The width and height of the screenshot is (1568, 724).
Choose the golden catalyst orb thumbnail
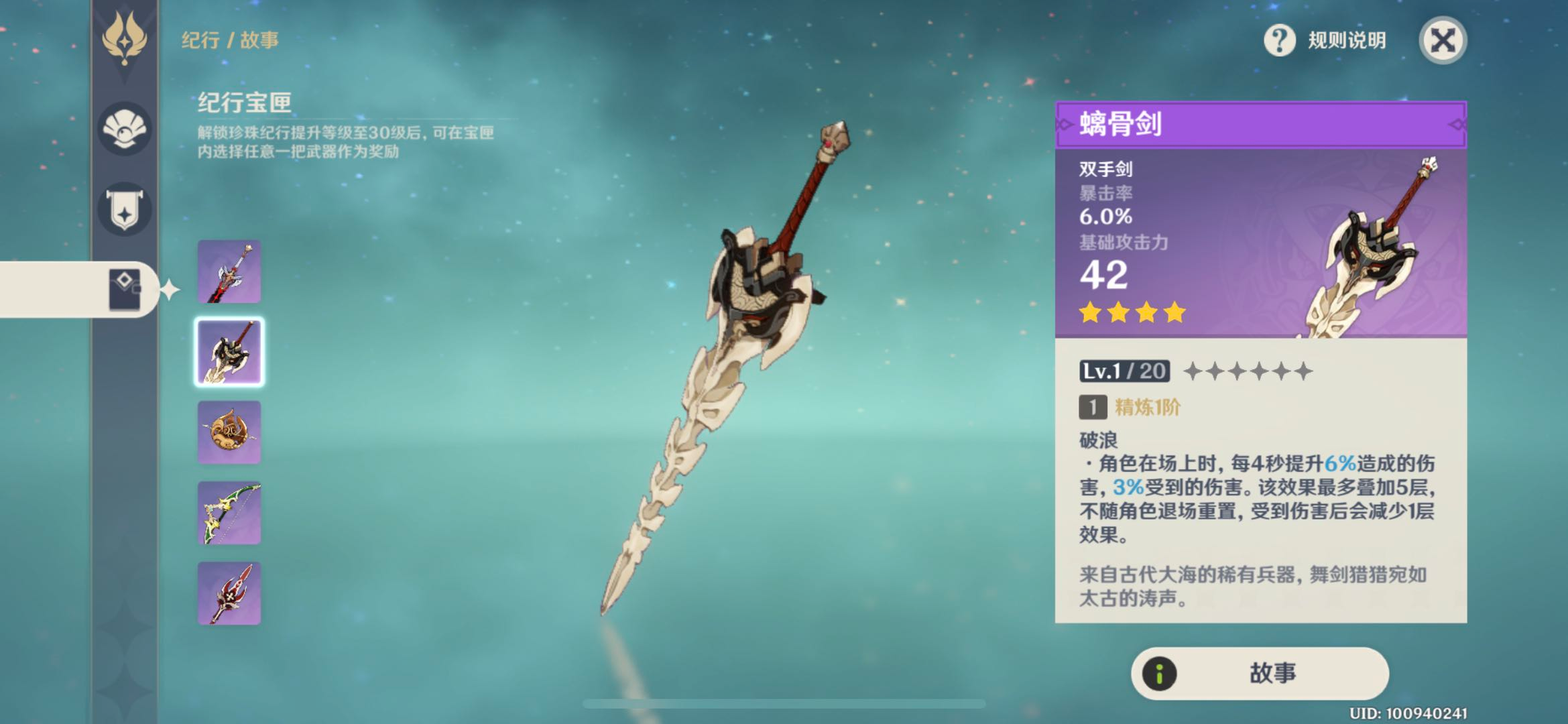[229, 432]
